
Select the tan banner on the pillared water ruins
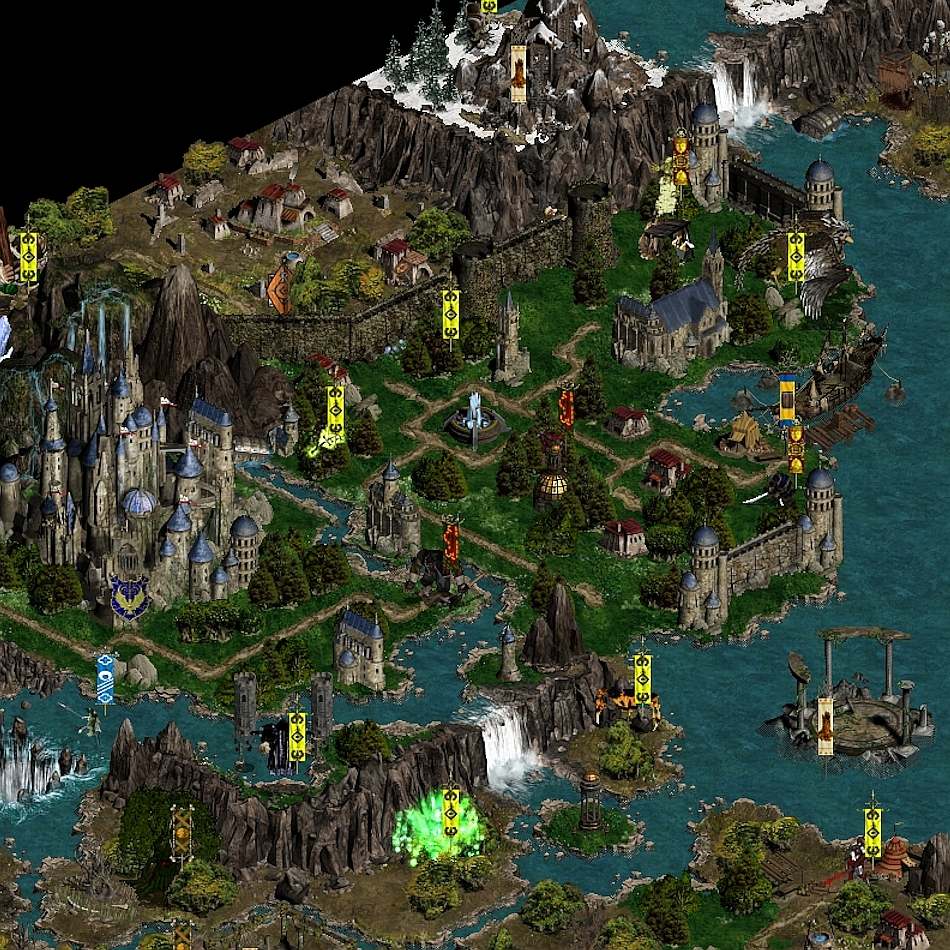point(825,724)
